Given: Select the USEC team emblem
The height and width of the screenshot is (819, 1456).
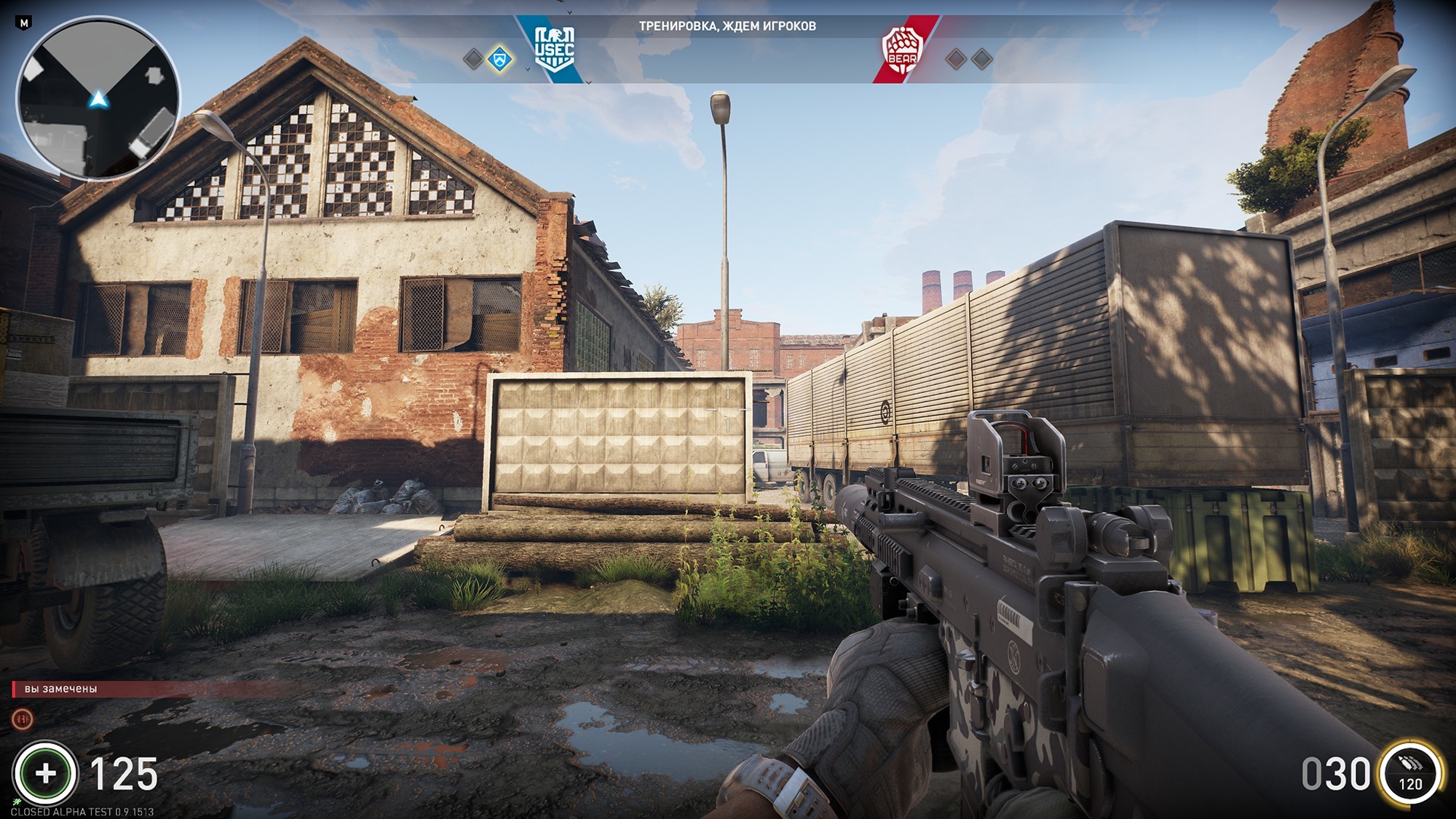Looking at the screenshot, I should 554,49.
